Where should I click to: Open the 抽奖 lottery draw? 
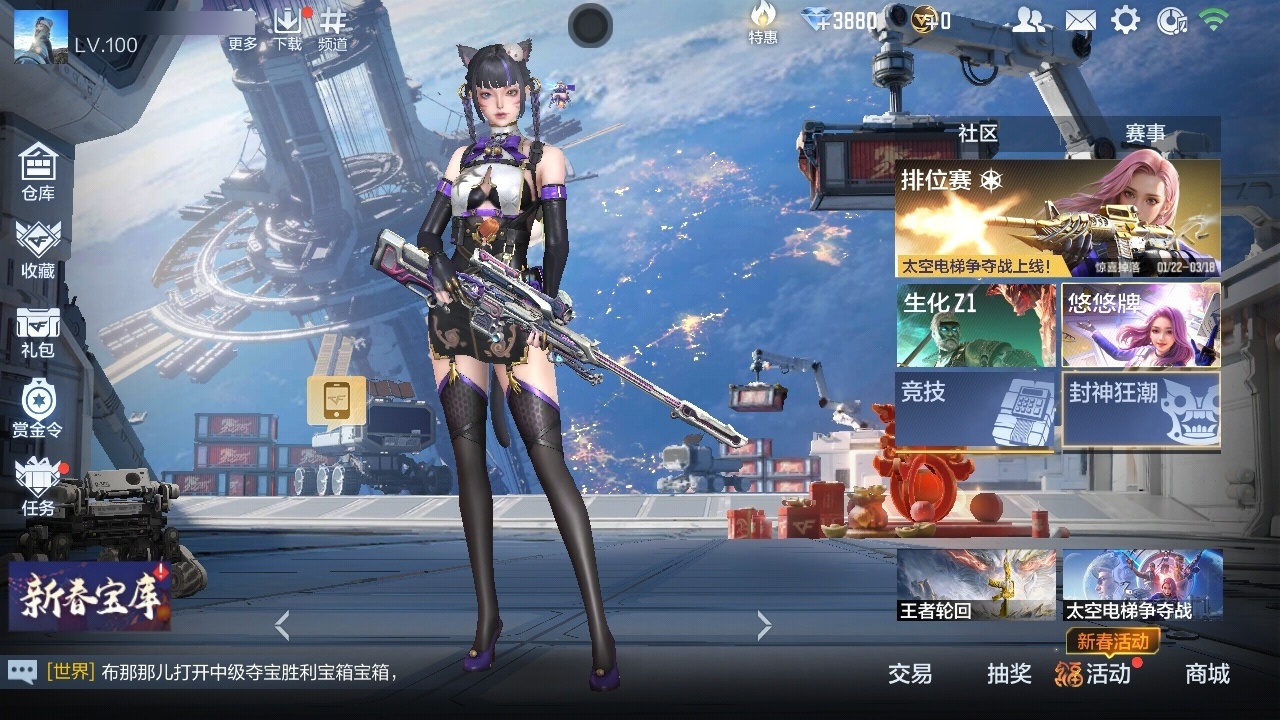(1010, 675)
